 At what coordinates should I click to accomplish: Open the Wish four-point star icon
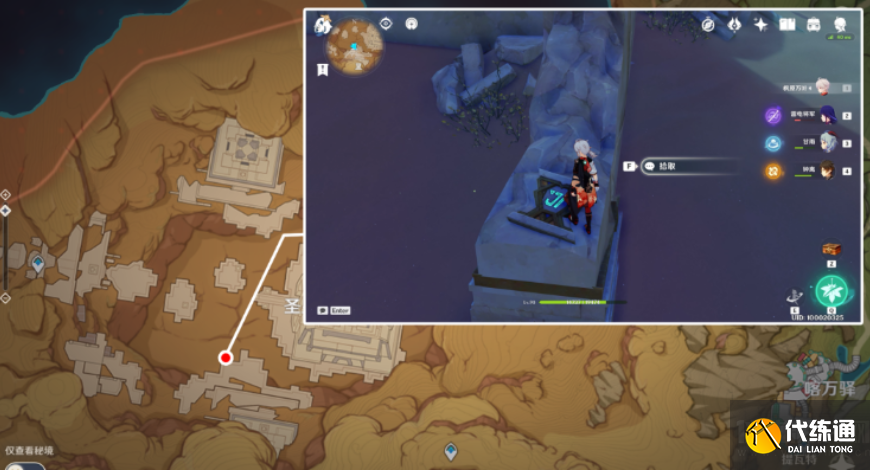point(760,24)
